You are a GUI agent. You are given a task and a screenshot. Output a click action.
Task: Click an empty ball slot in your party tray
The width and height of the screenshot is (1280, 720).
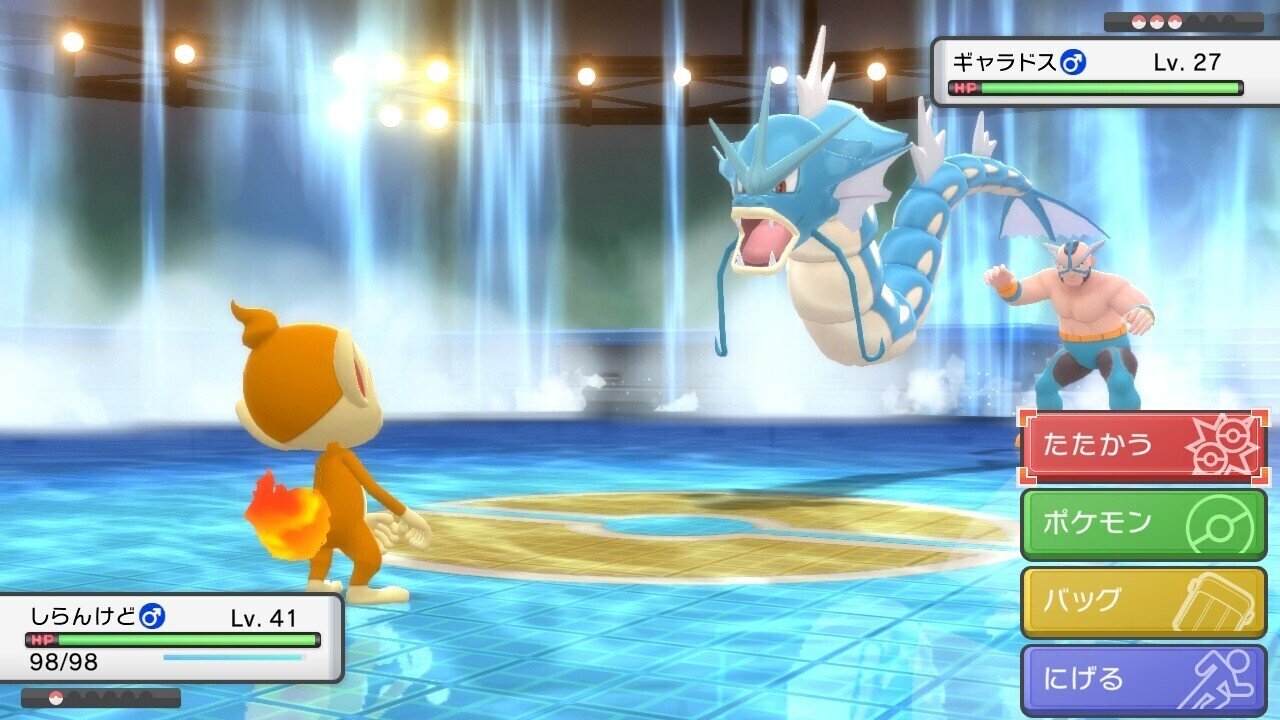point(78,697)
